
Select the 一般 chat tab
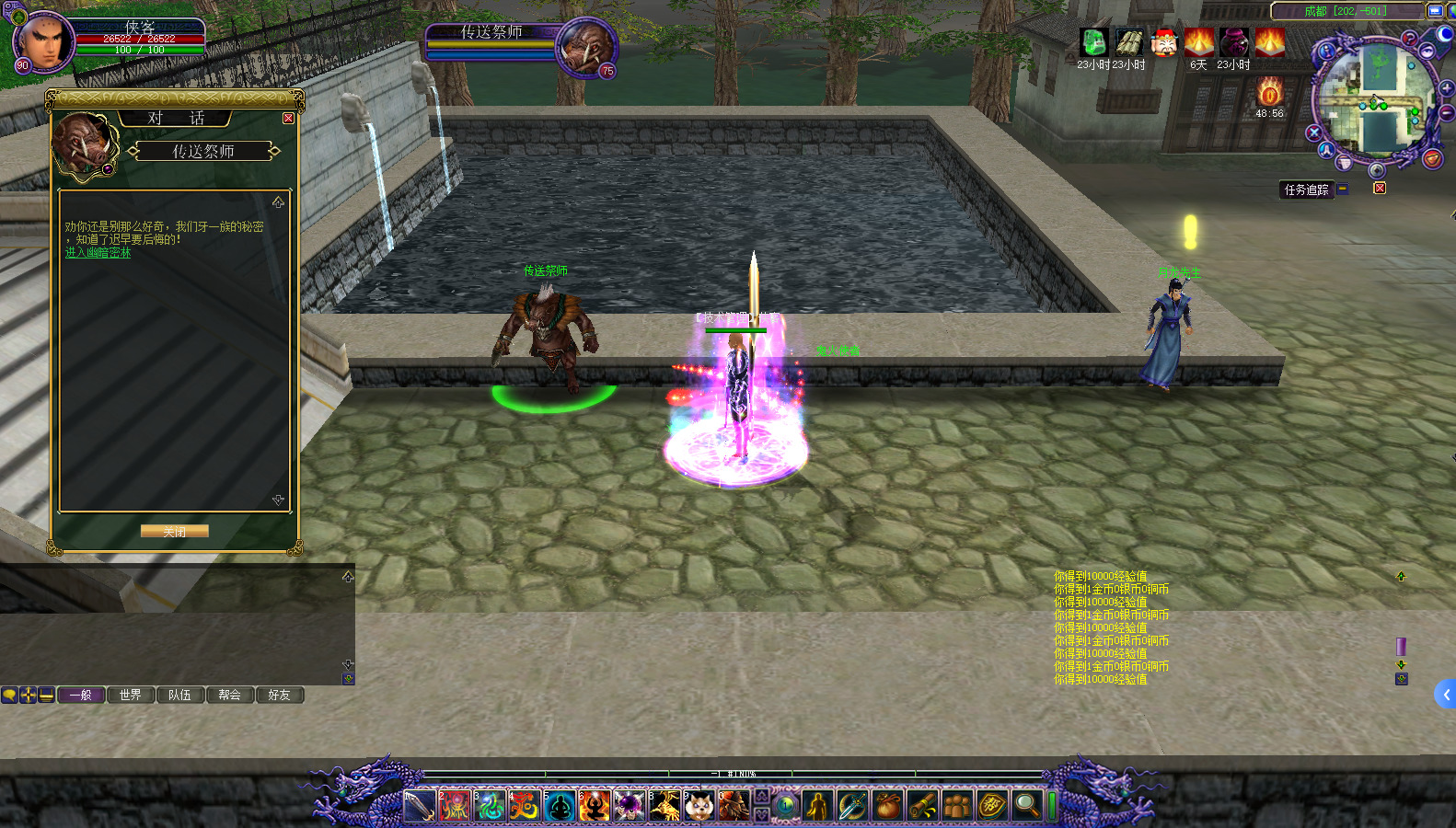[x=81, y=696]
